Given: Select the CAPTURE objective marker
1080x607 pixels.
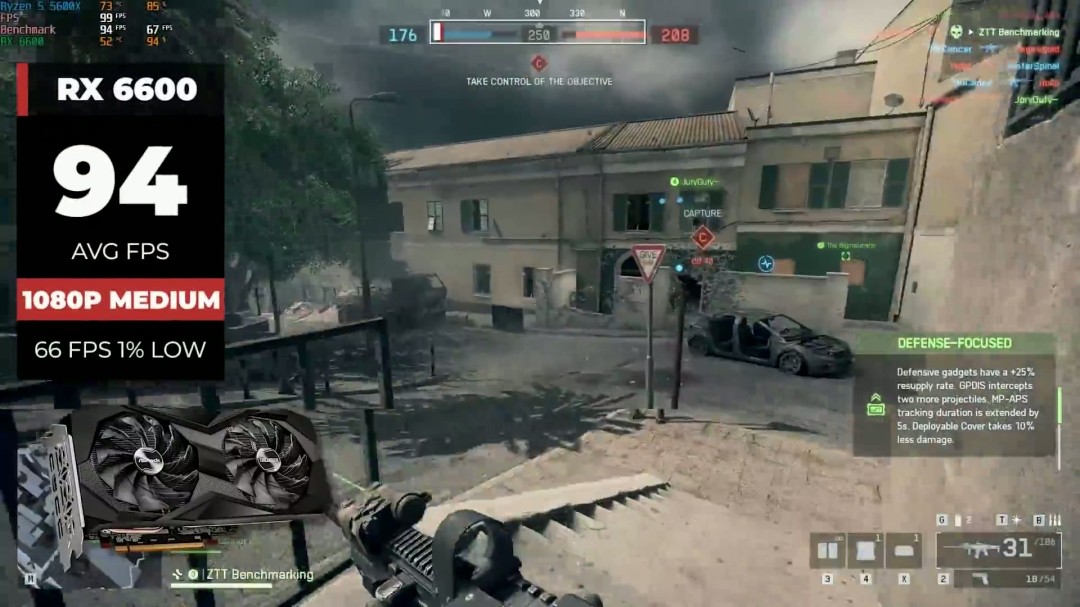Looking at the screenshot, I should 703,237.
